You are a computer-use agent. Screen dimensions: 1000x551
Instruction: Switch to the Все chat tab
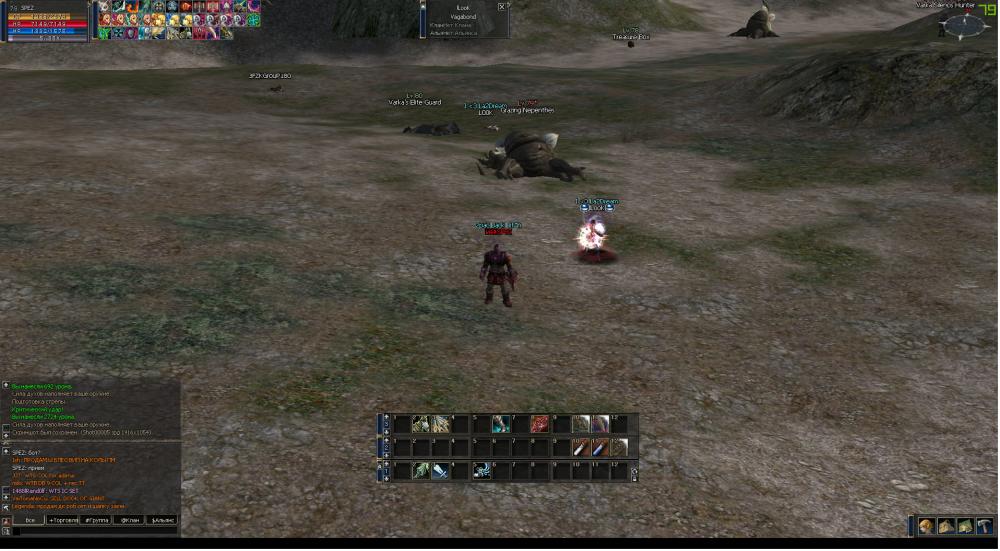[30, 520]
